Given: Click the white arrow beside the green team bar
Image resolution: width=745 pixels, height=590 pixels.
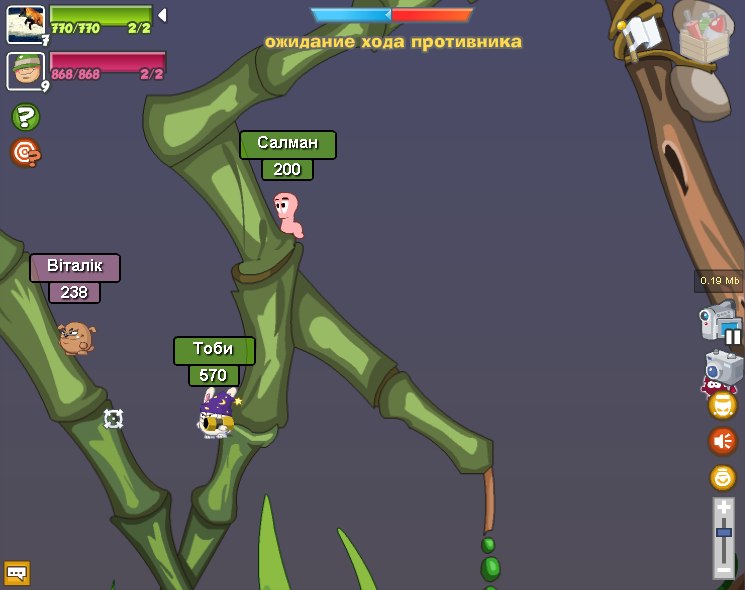Looking at the screenshot, I should tap(162, 15).
